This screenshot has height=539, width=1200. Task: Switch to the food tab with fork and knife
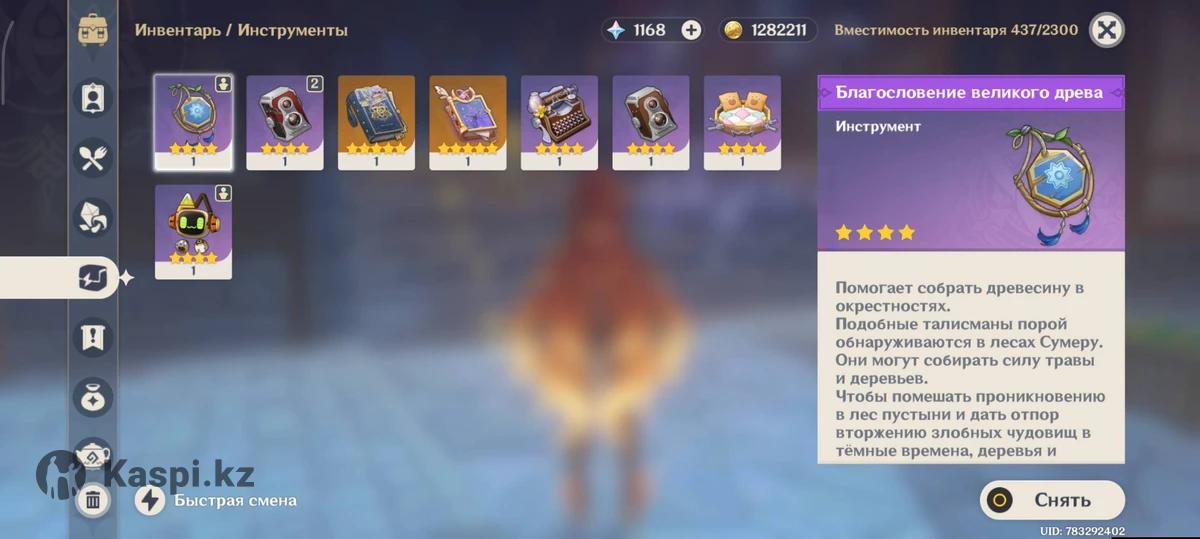94,158
